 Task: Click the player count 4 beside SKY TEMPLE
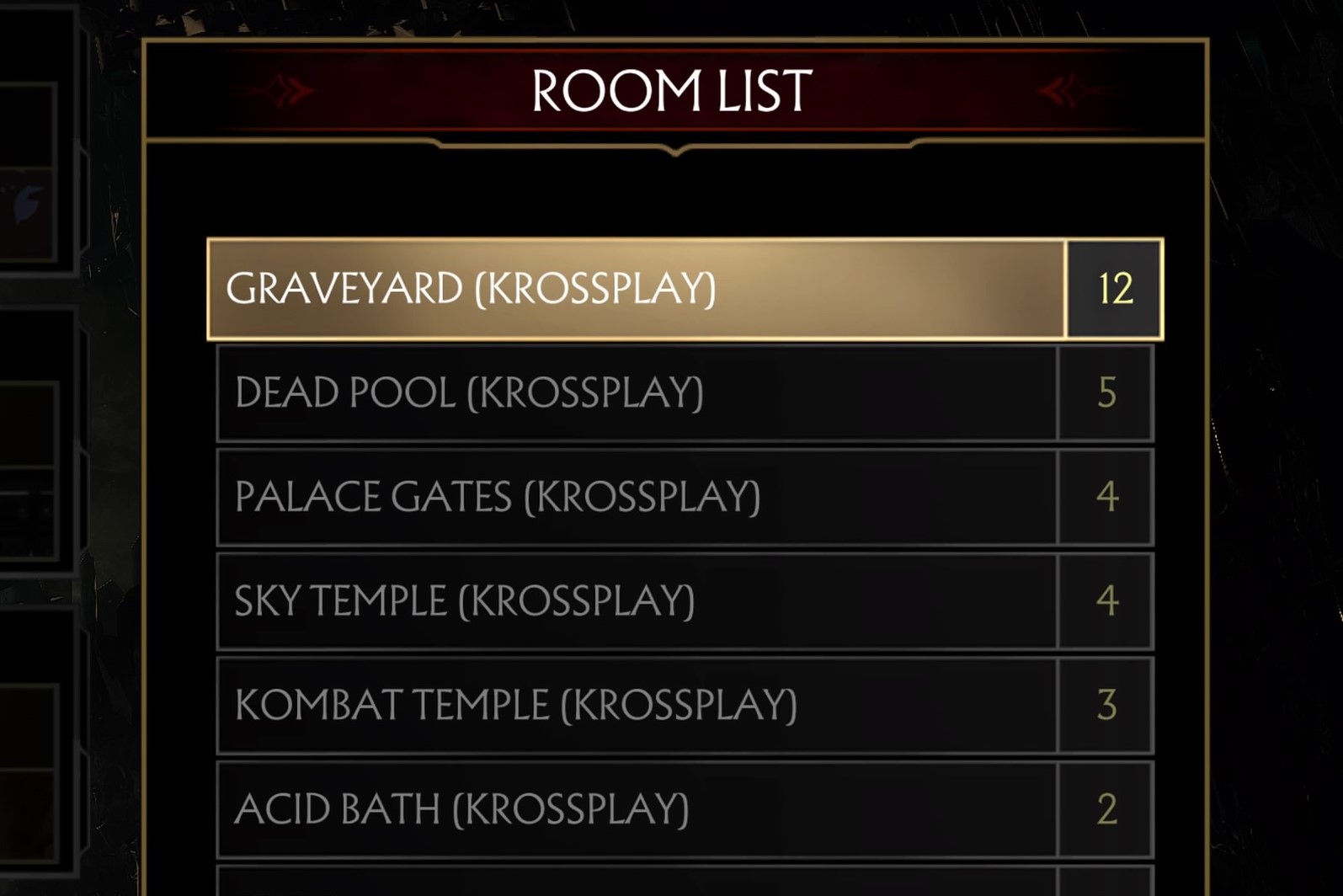(x=1107, y=600)
